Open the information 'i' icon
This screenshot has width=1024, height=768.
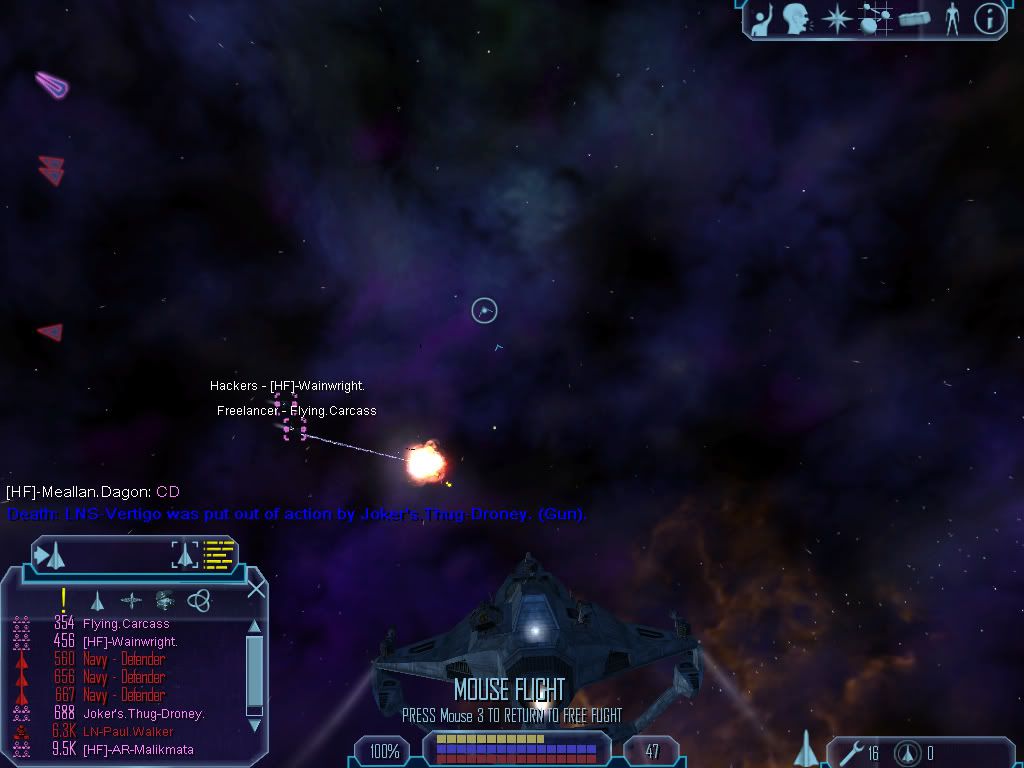(x=989, y=19)
